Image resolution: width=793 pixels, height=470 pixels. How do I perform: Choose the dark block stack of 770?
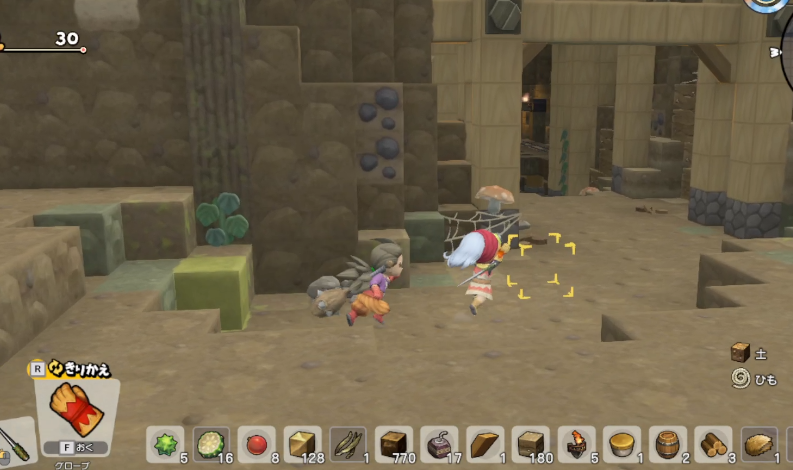point(395,445)
